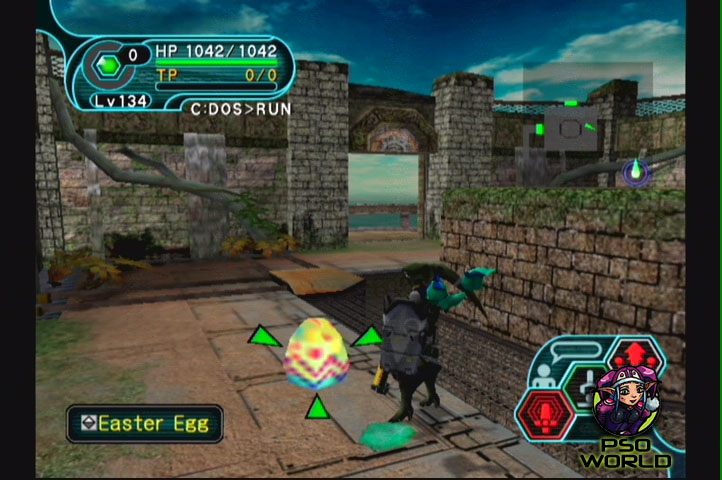Open the speech bubble chat icon
The width and height of the screenshot is (722, 480).
click(x=577, y=351)
